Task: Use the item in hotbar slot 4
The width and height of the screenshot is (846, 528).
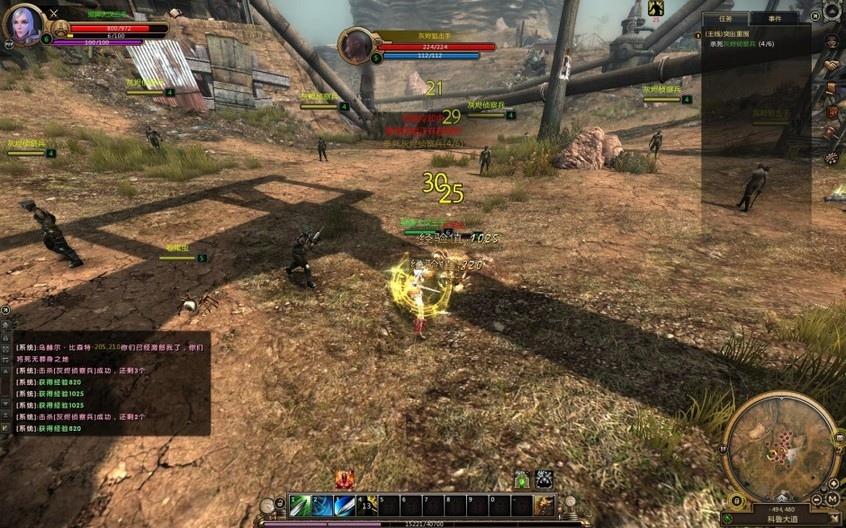Action: point(366,505)
